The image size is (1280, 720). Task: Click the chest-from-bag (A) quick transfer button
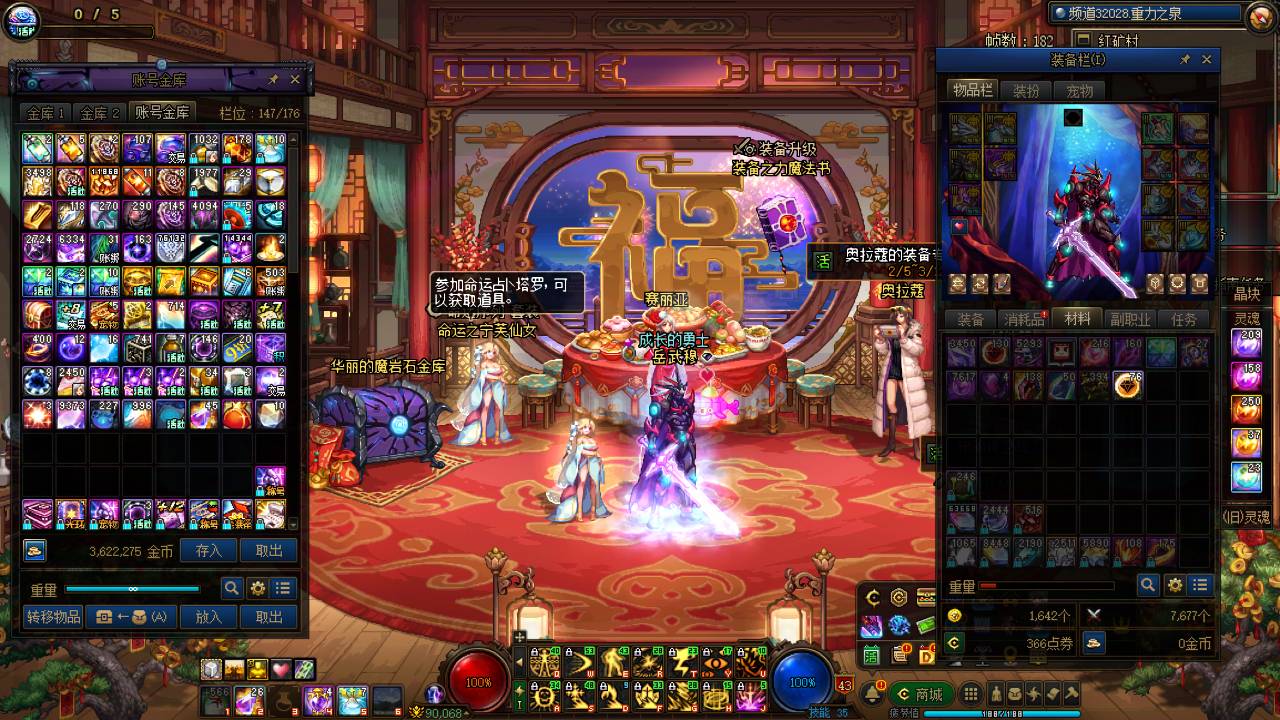[x=131, y=617]
